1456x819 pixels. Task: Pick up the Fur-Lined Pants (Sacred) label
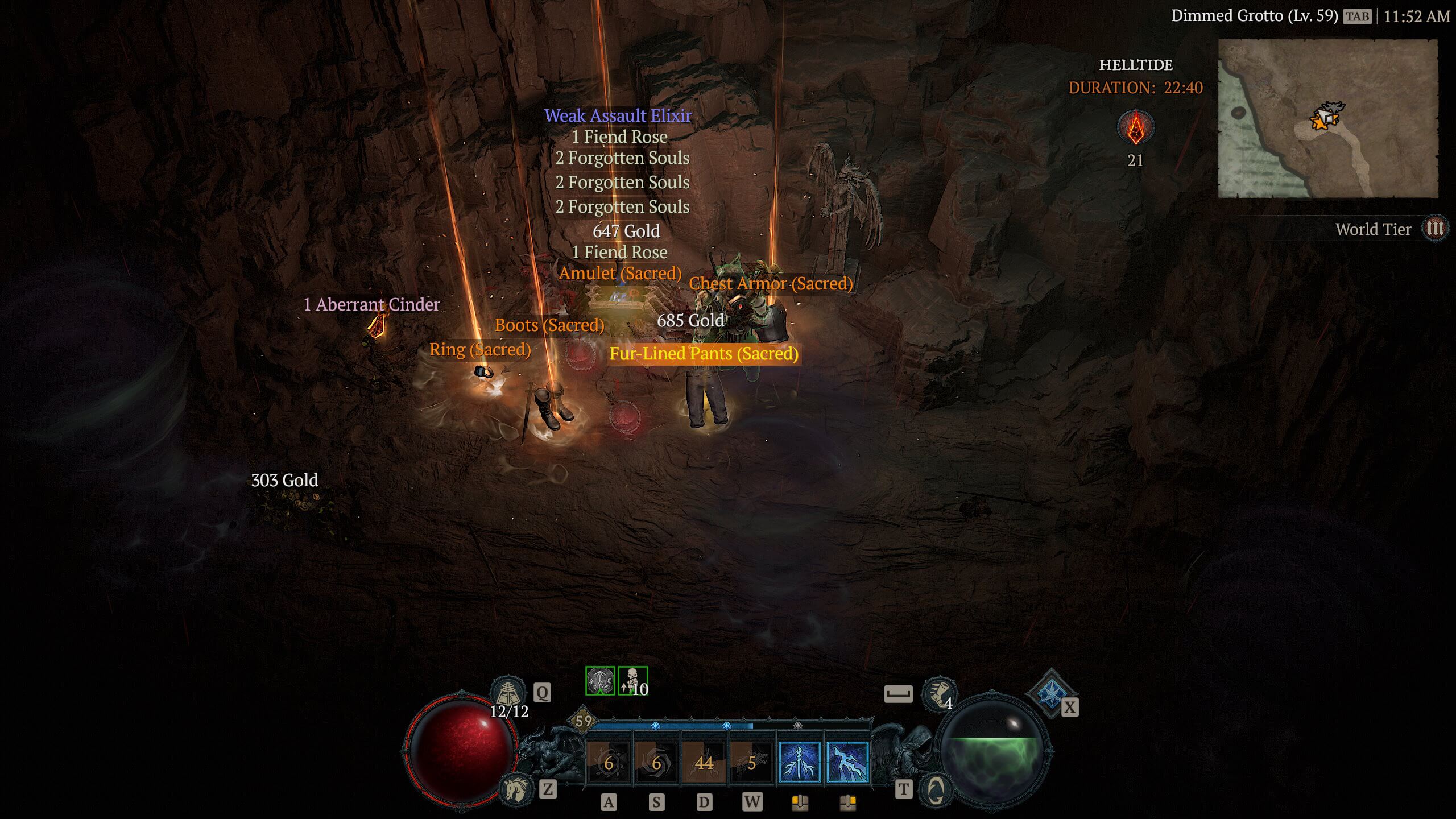pyautogui.click(x=704, y=354)
